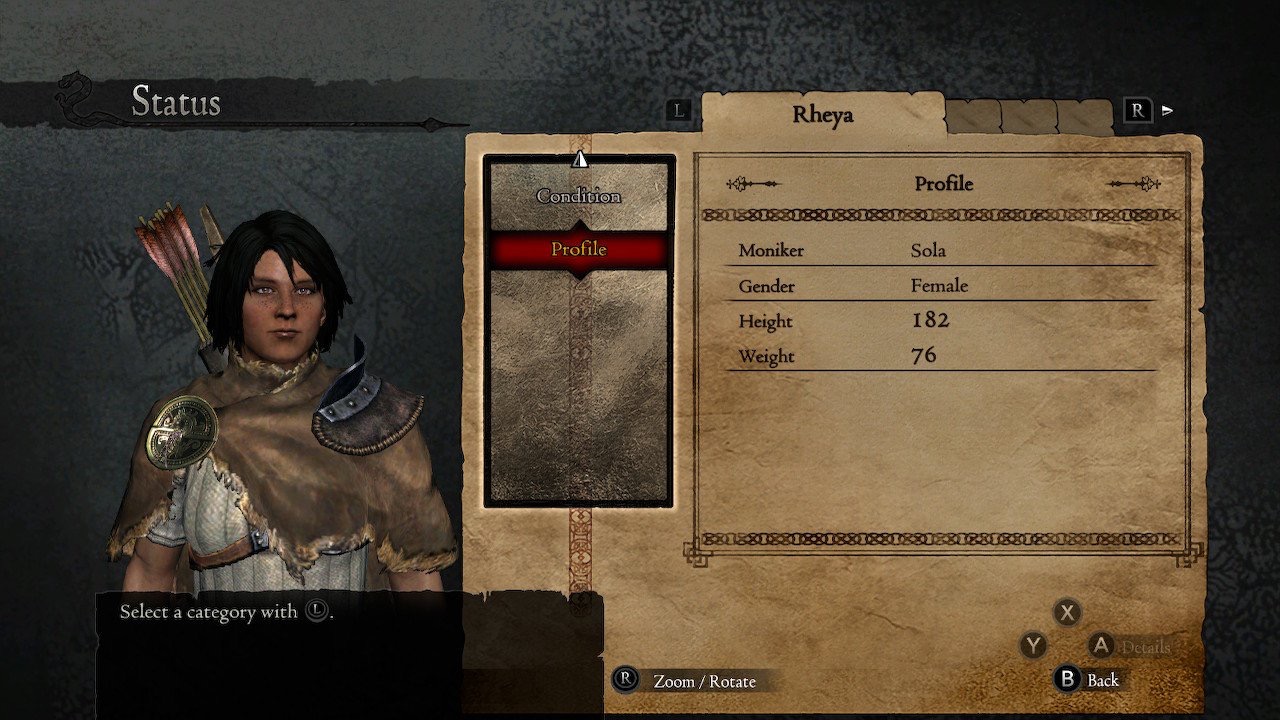The height and width of the screenshot is (720, 1280).
Task: Select the Profile category
Action: tap(578, 249)
